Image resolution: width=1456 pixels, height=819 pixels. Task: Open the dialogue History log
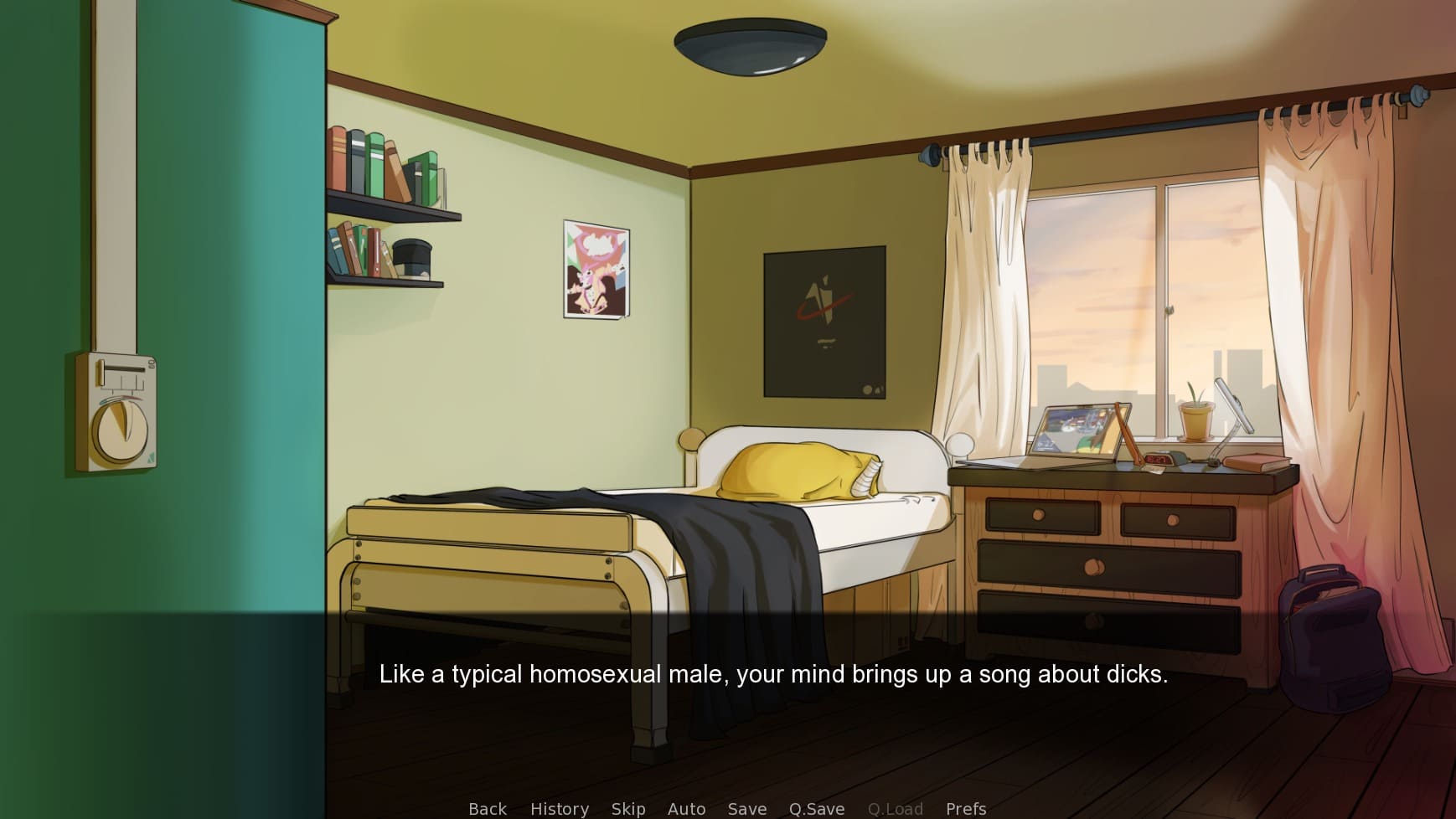coord(560,808)
